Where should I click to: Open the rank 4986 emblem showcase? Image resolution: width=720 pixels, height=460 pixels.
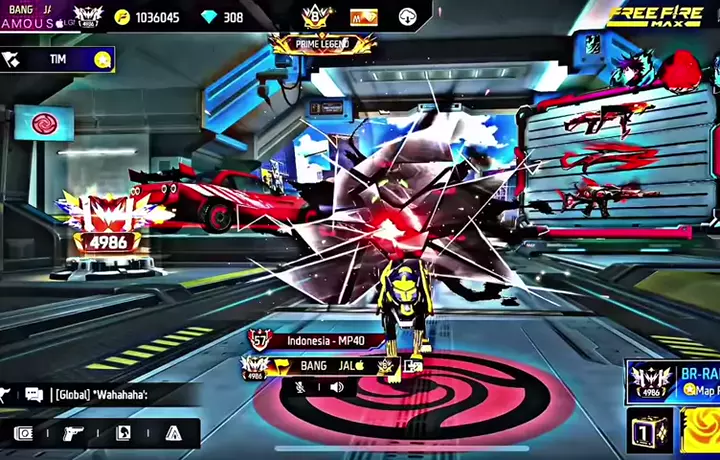[104, 225]
